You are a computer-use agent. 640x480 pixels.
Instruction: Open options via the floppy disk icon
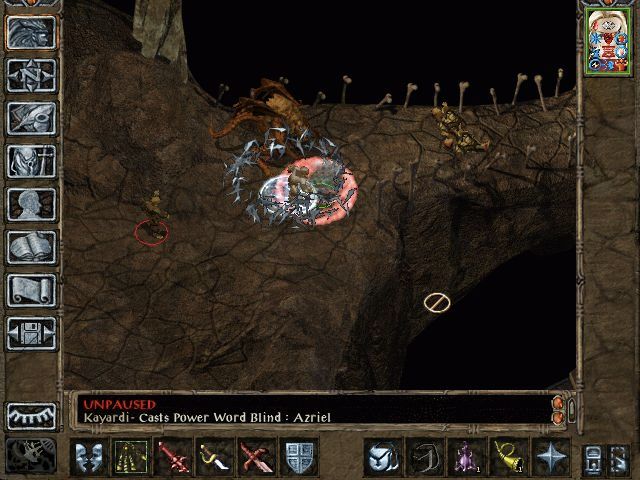pyautogui.click(x=31, y=333)
